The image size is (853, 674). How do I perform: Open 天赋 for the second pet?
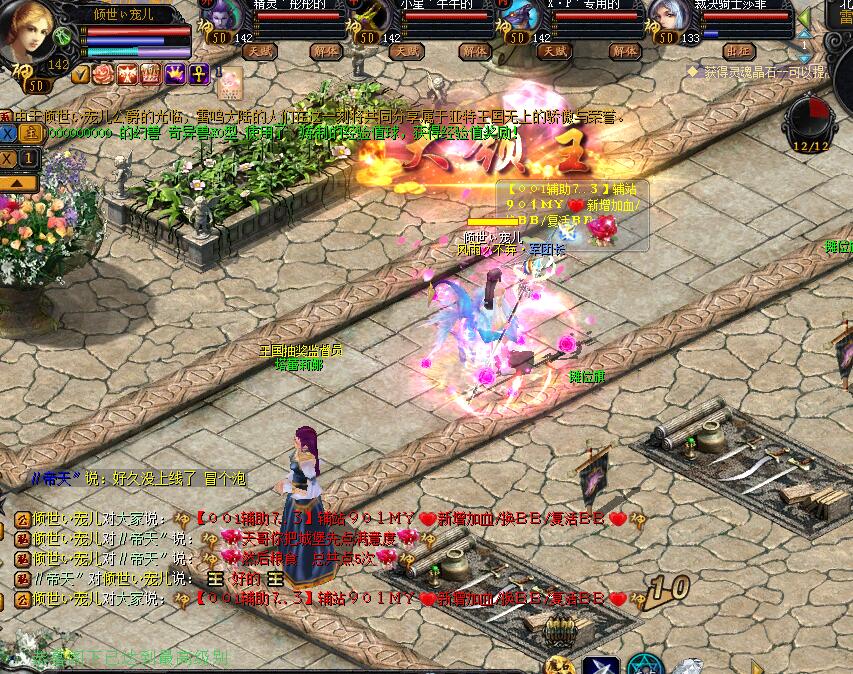coord(408,51)
